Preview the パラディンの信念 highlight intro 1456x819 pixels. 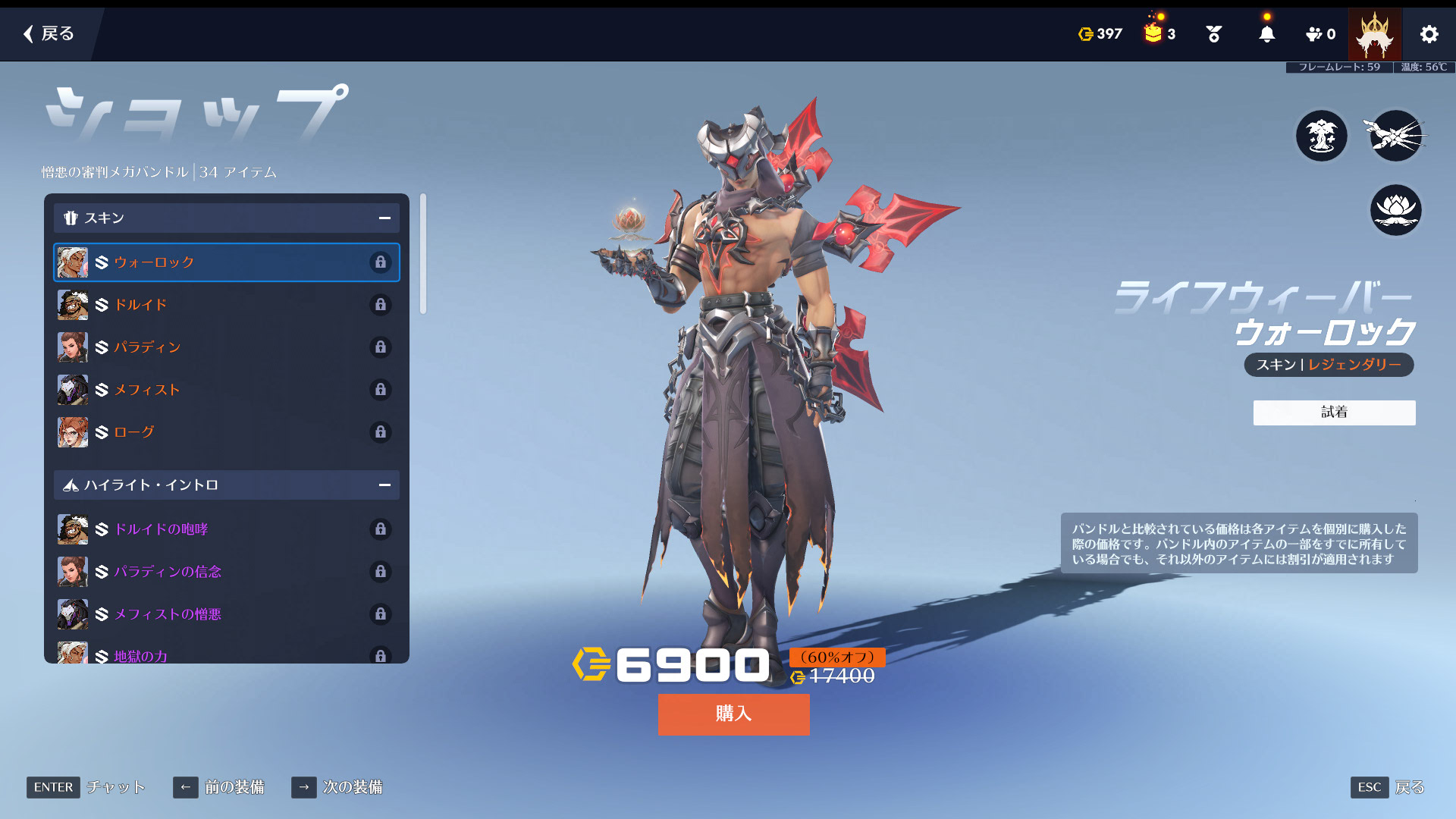click(226, 572)
